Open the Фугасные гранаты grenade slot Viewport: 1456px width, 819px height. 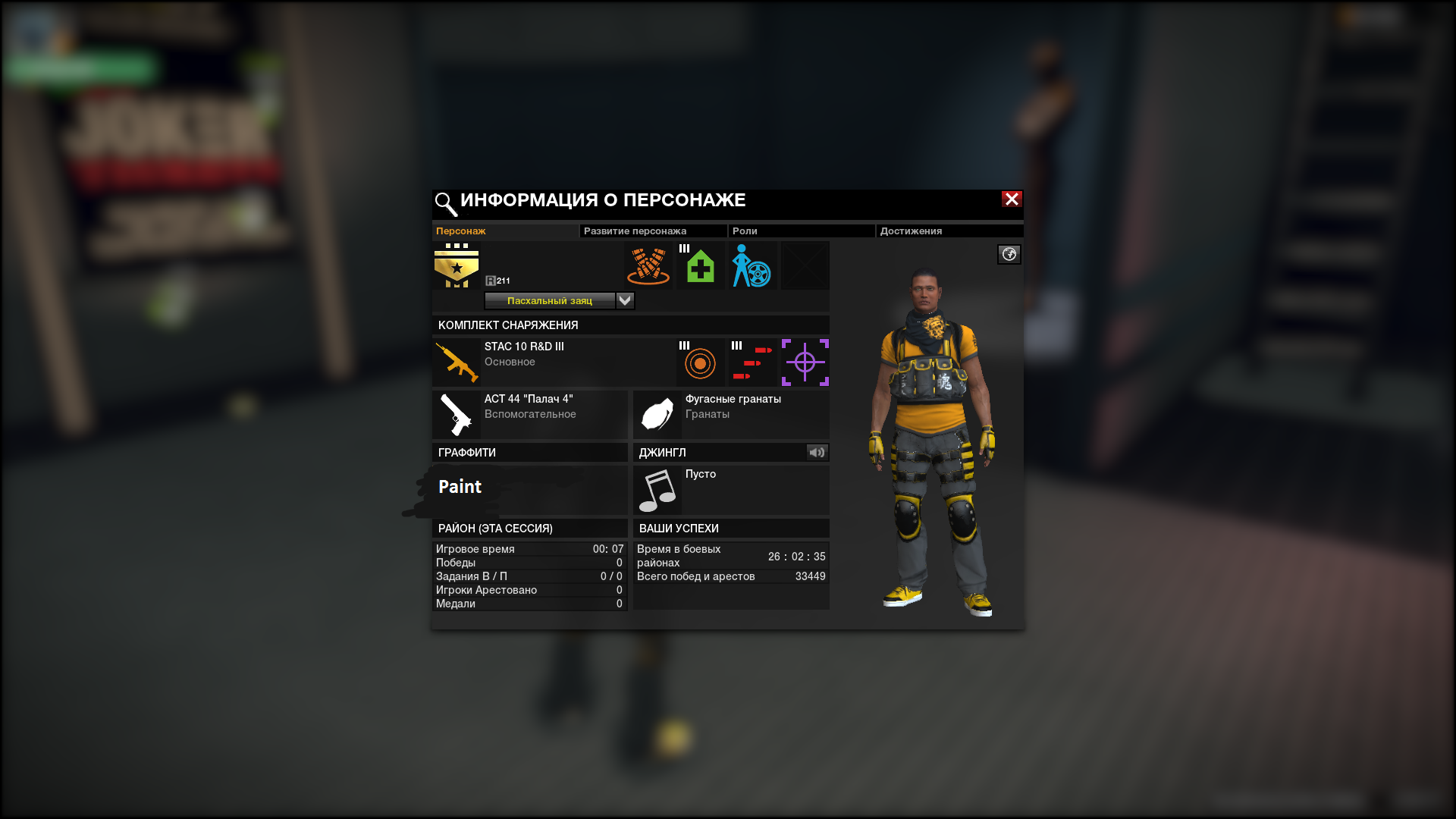[730, 414]
